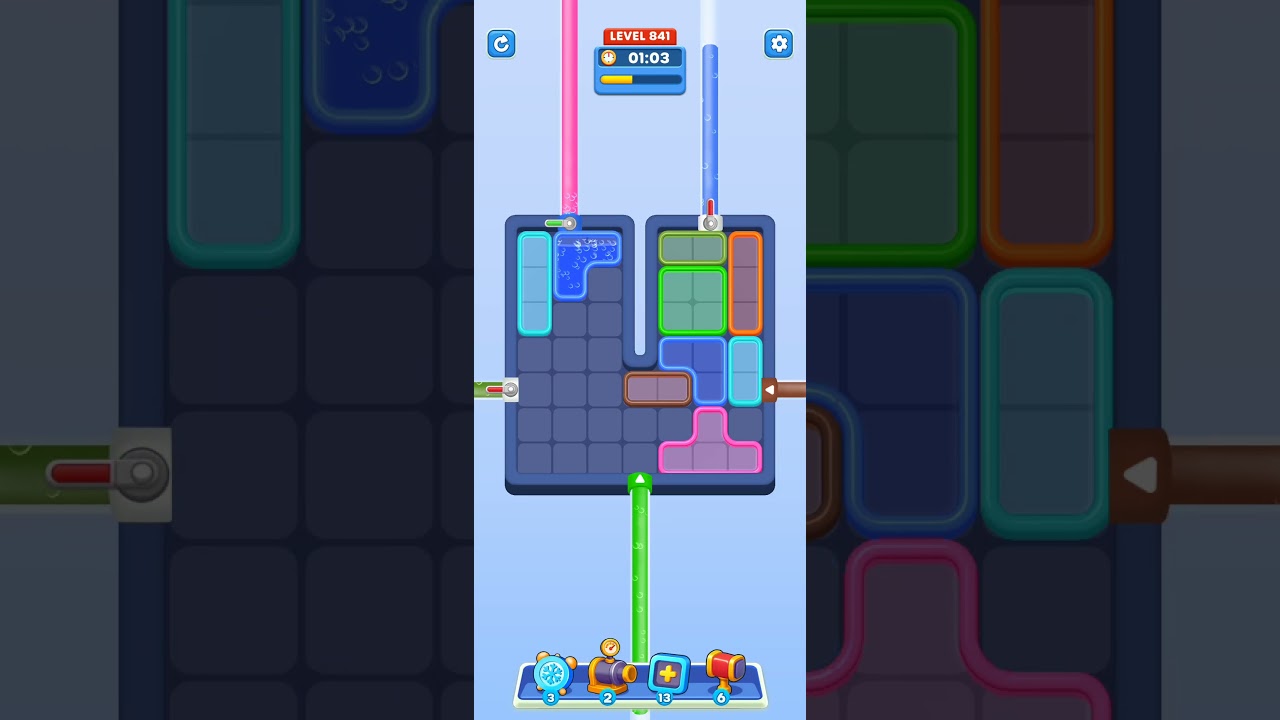Tap the clock icon beside the timer
The image size is (1280, 720).
pos(610,58)
